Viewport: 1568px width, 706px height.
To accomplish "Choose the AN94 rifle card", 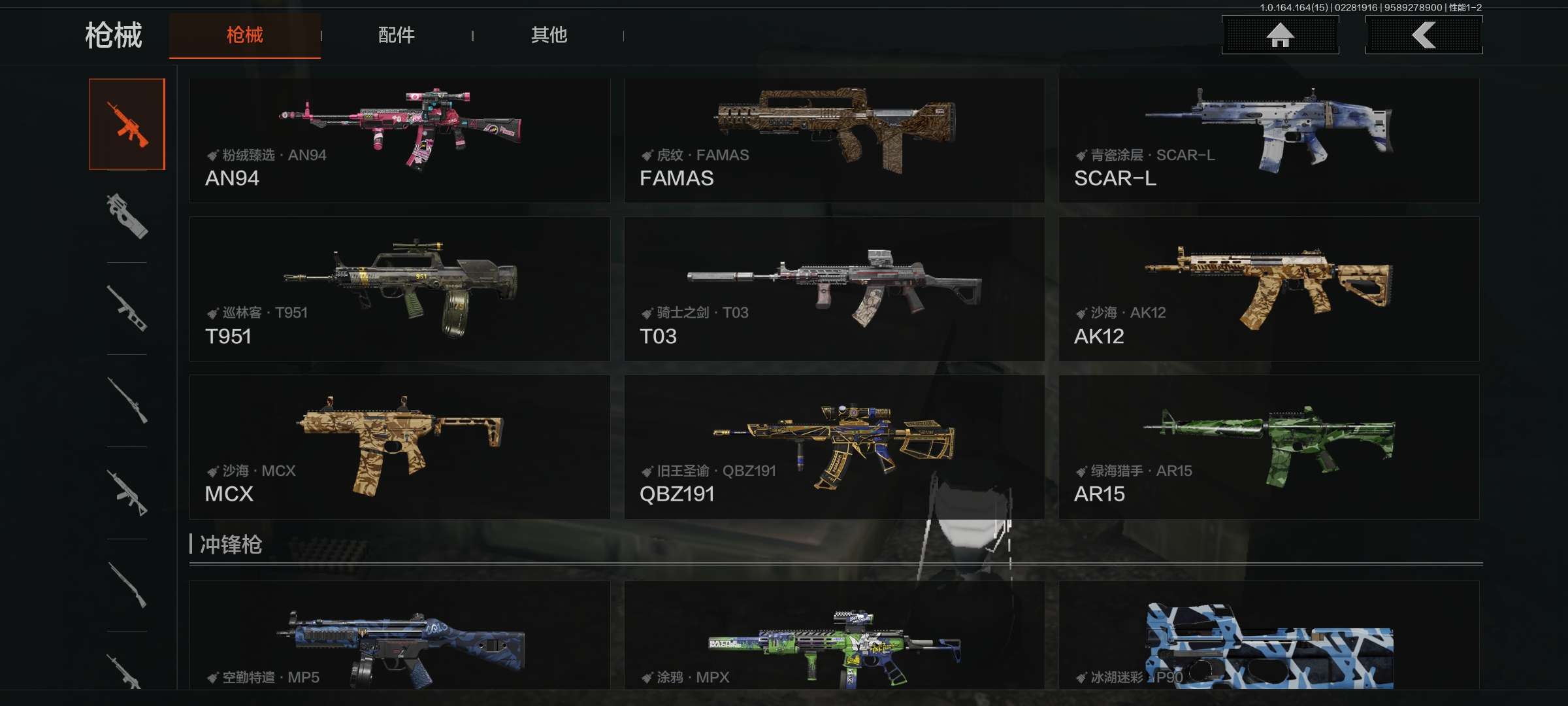I will click(x=399, y=141).
